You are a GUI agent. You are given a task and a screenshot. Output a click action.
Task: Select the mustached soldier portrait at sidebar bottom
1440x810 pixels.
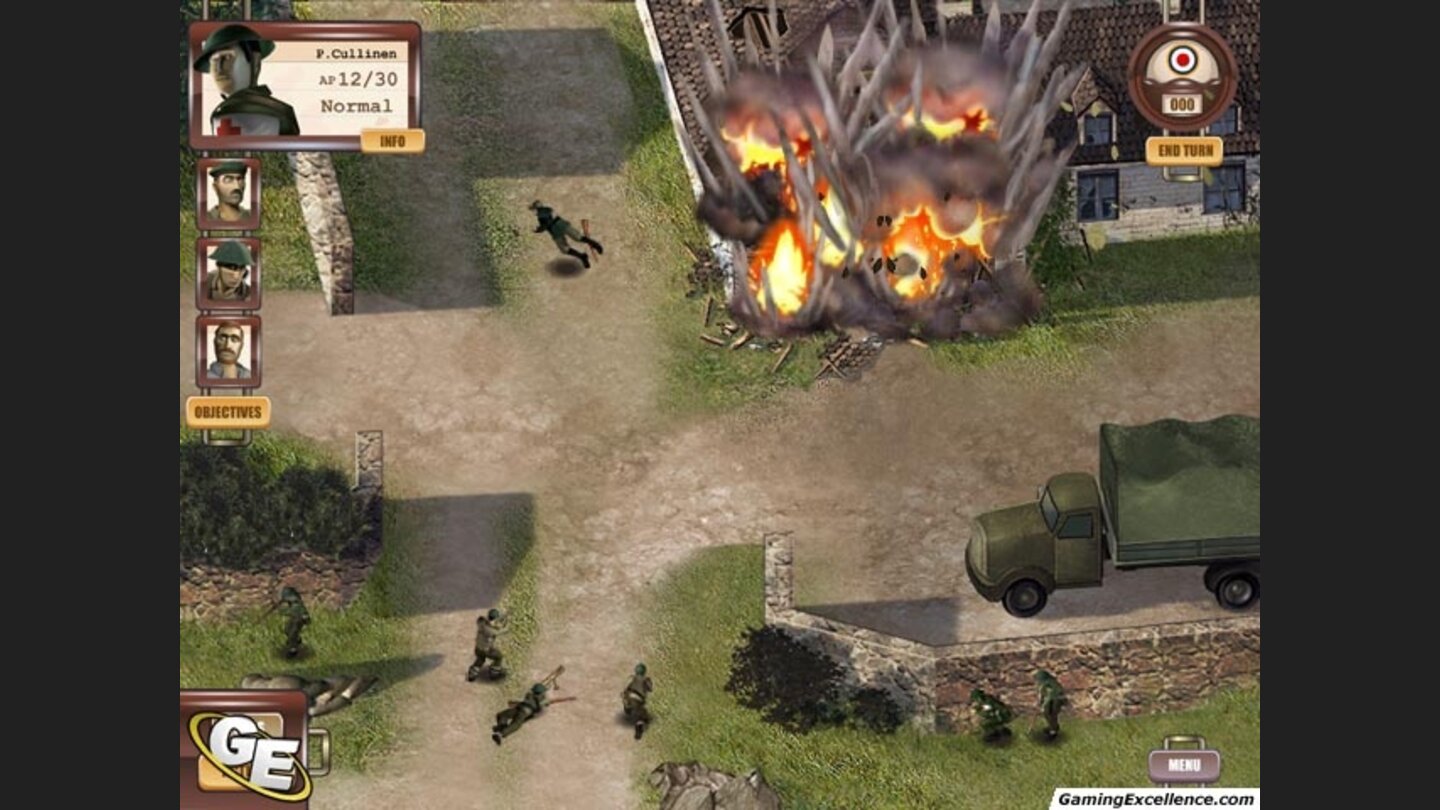point(229,350)
